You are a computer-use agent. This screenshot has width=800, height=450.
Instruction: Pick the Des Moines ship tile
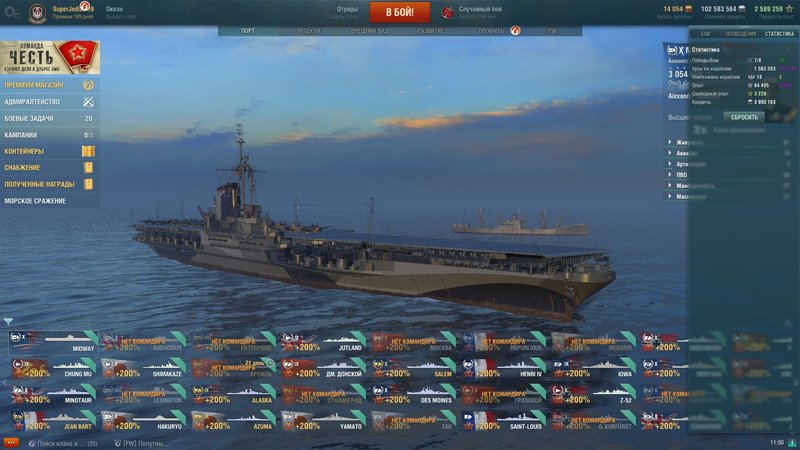coord(415,395)
